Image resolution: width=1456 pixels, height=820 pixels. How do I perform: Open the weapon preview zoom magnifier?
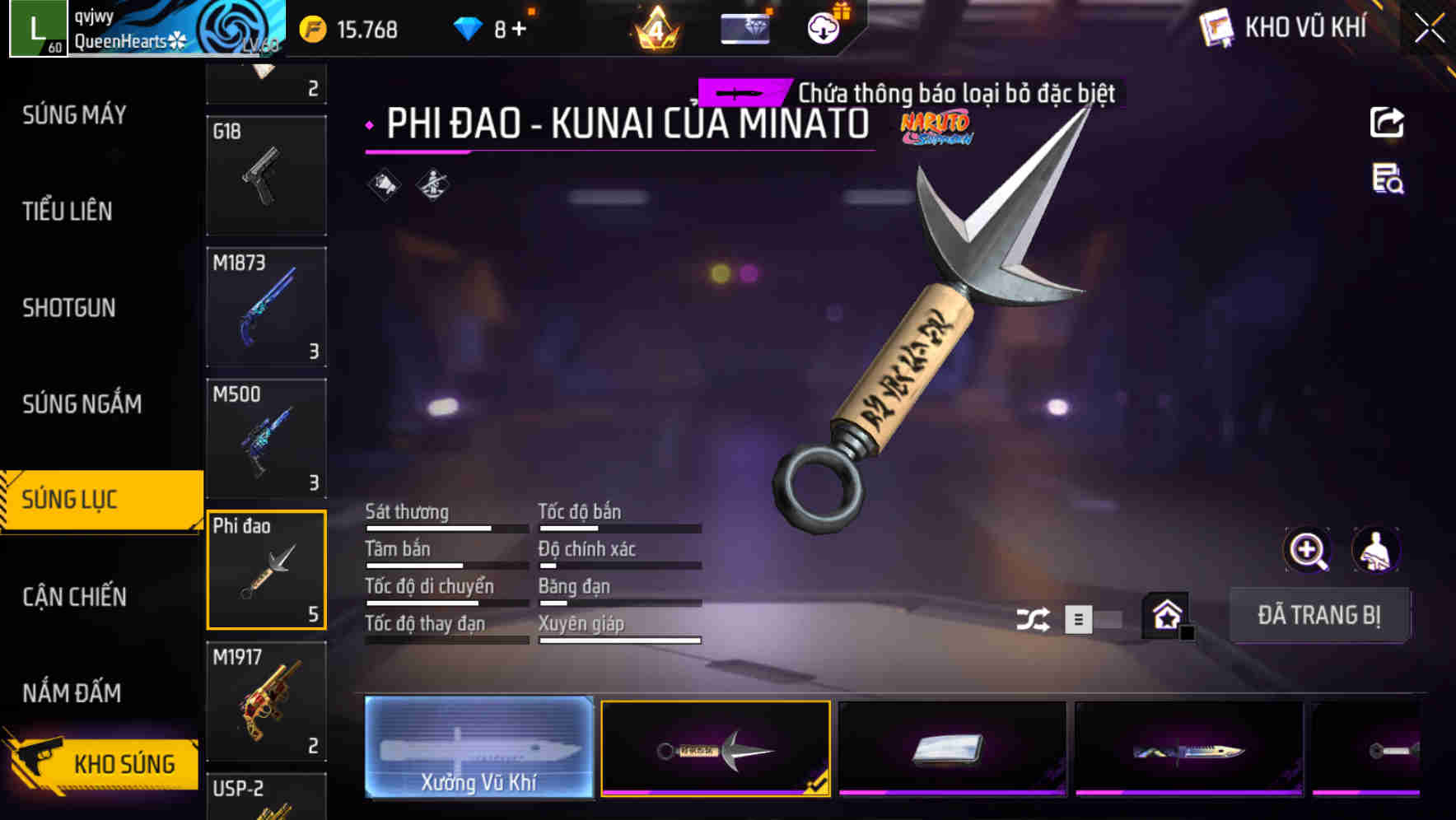[x=1306, y=550]
